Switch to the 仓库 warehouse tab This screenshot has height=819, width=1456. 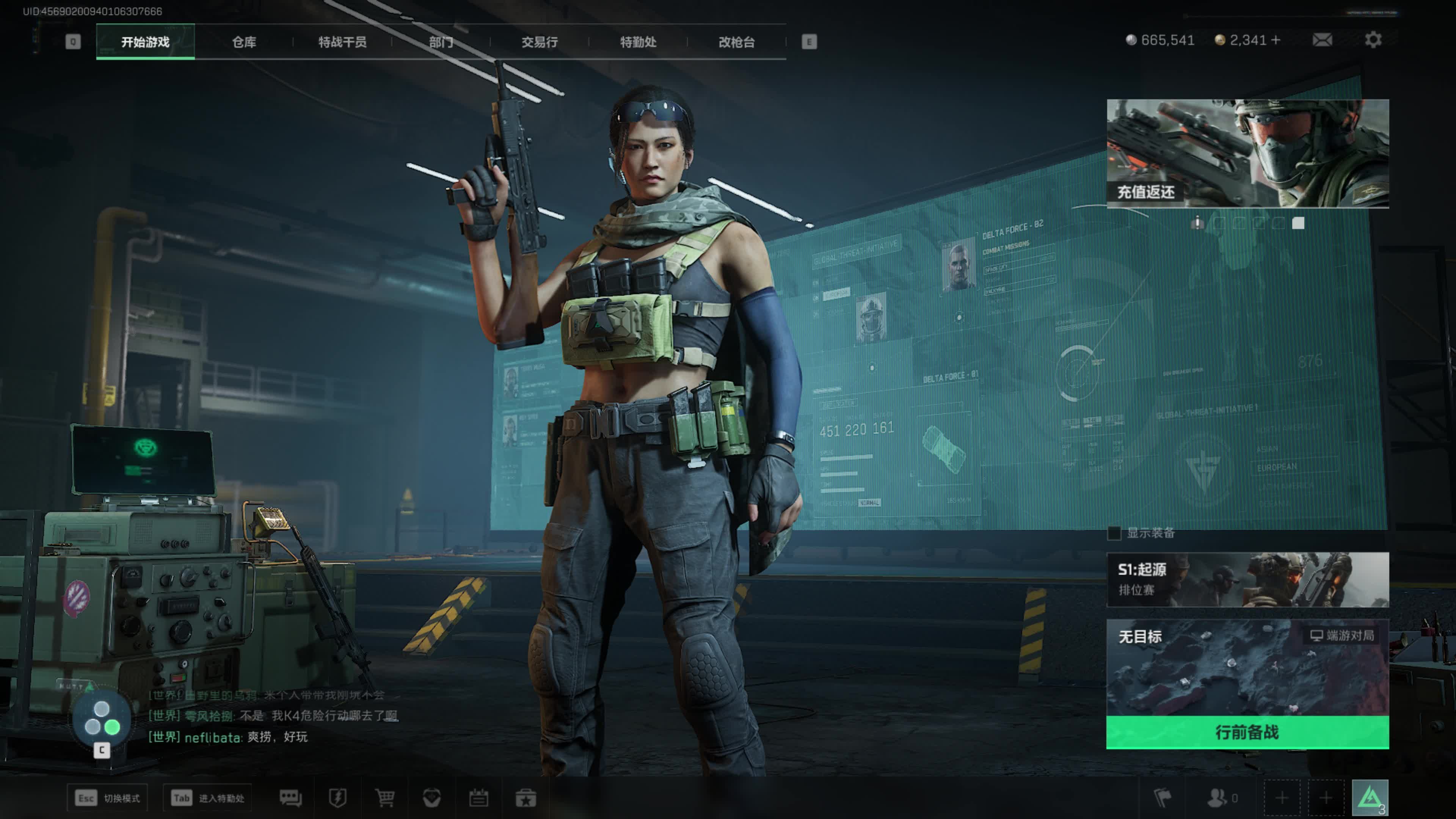click(244, 42)
